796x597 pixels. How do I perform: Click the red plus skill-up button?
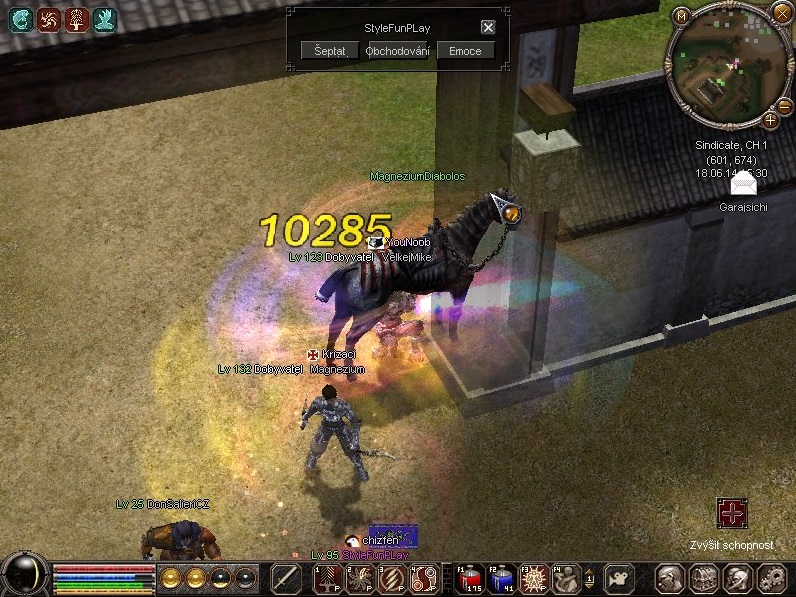tap(732, 515)
